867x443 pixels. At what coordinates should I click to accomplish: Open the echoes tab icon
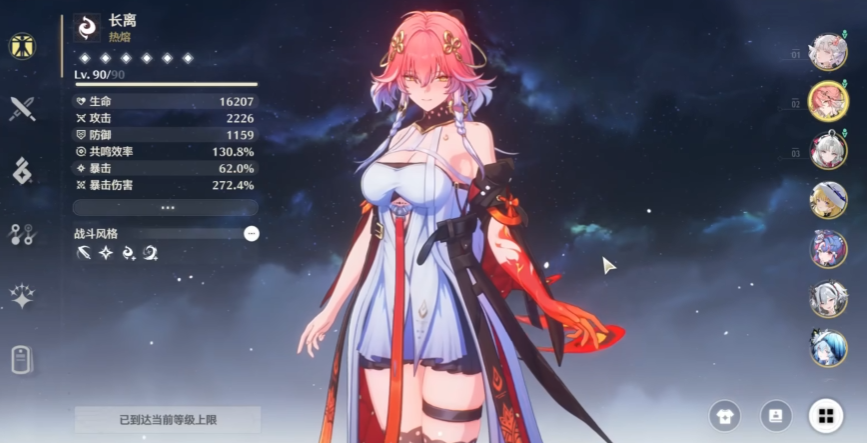tap(21, 171)
